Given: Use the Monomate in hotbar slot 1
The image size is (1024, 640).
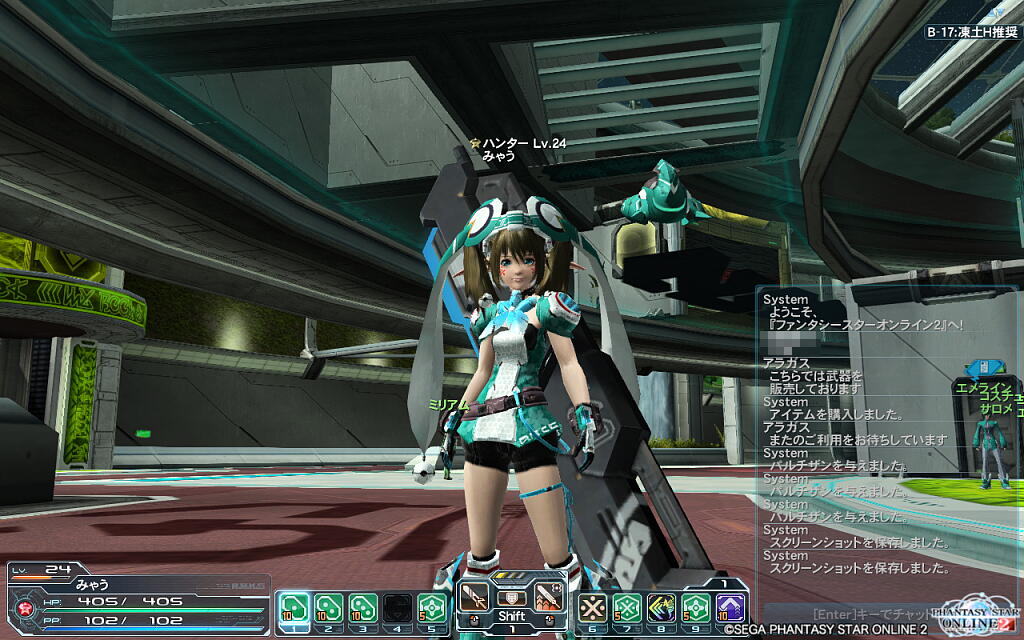Looking at the screenshot, I should [293, 607].
